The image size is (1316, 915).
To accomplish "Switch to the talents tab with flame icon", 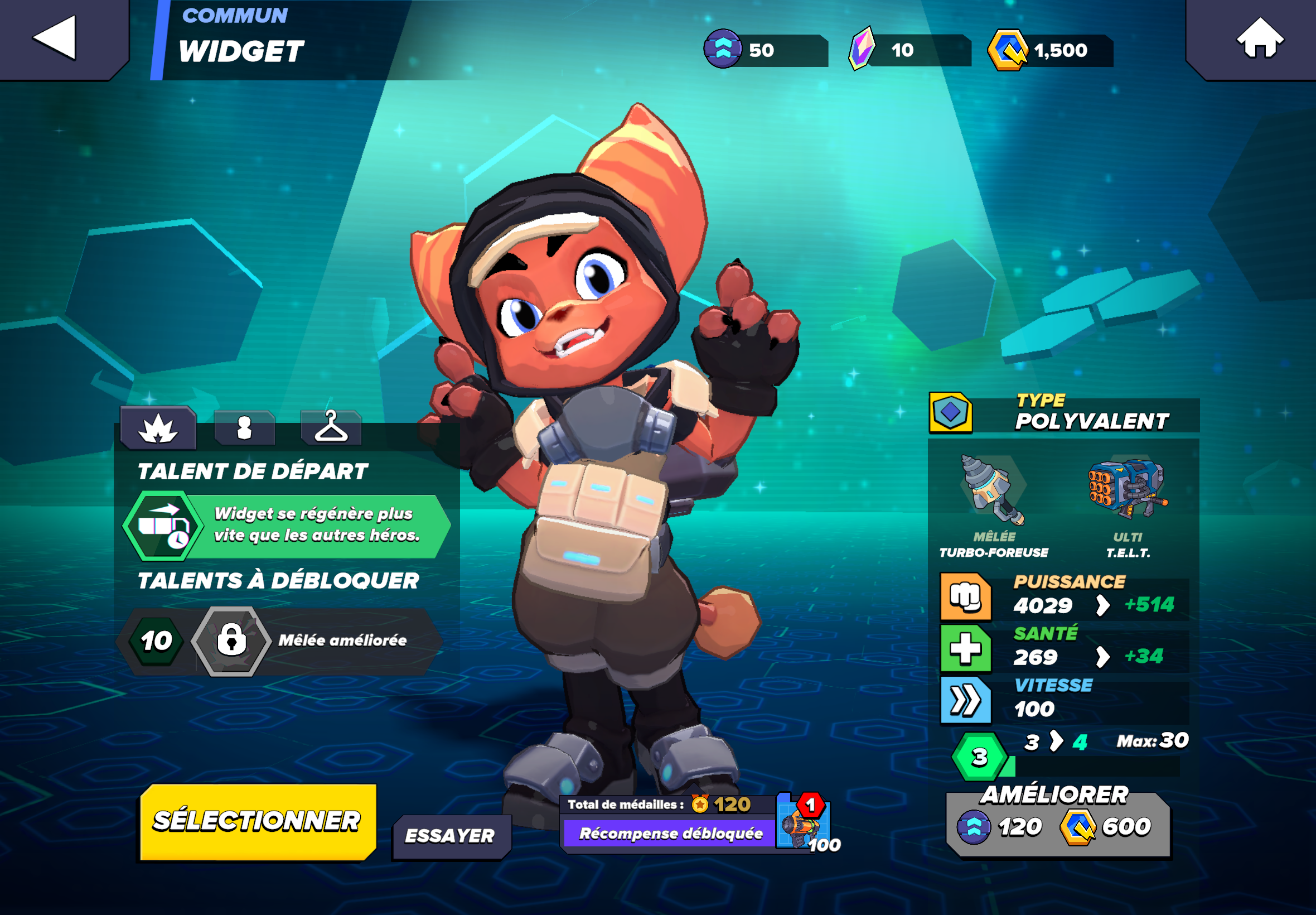I will point(158,428).
